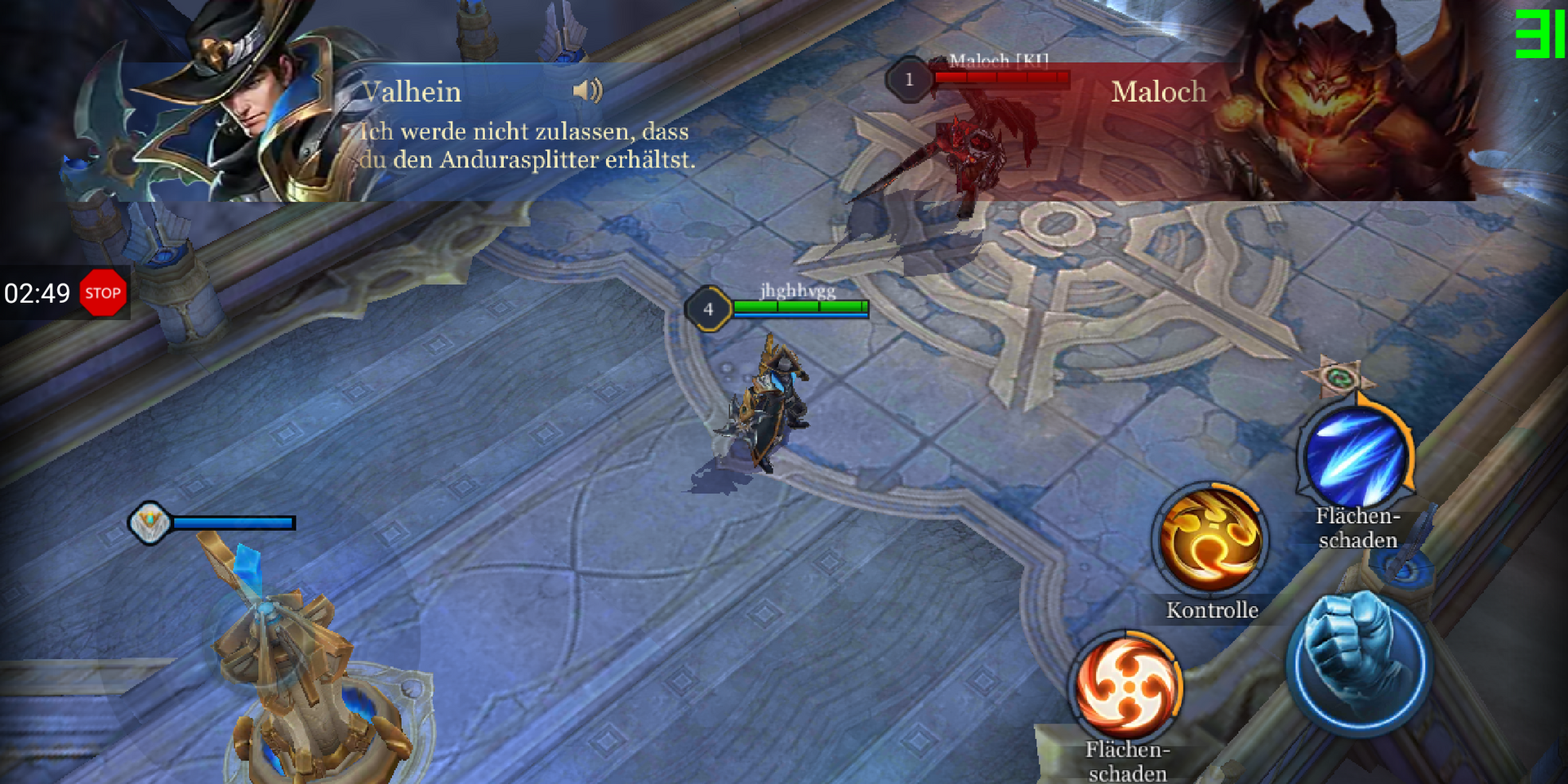The image size is (1568, 784).
Task: Play Valhein's voice line with the speaker icon
Action: pos(587,91)
